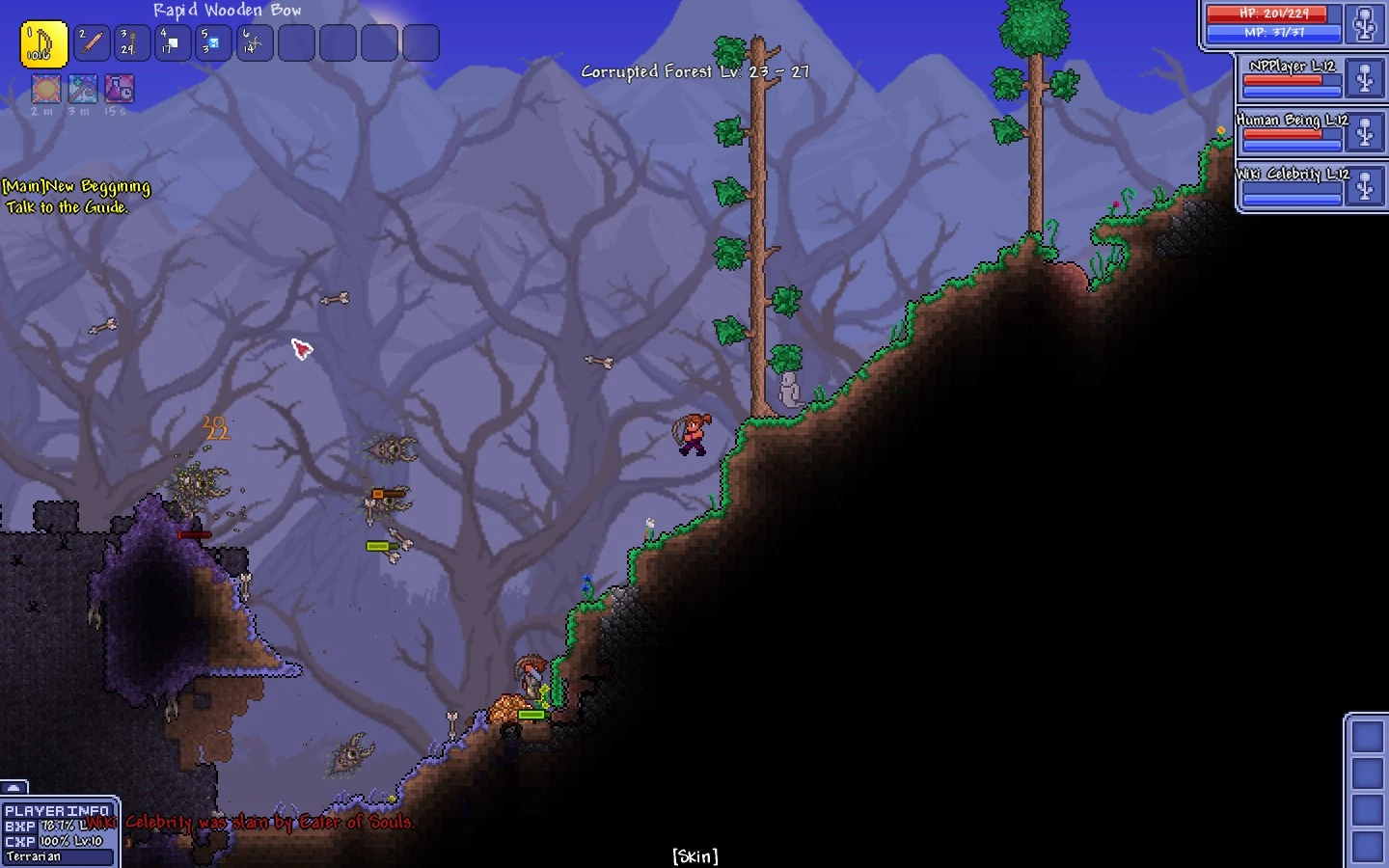Select the gel in hotbar slot 5

(213, 42)
